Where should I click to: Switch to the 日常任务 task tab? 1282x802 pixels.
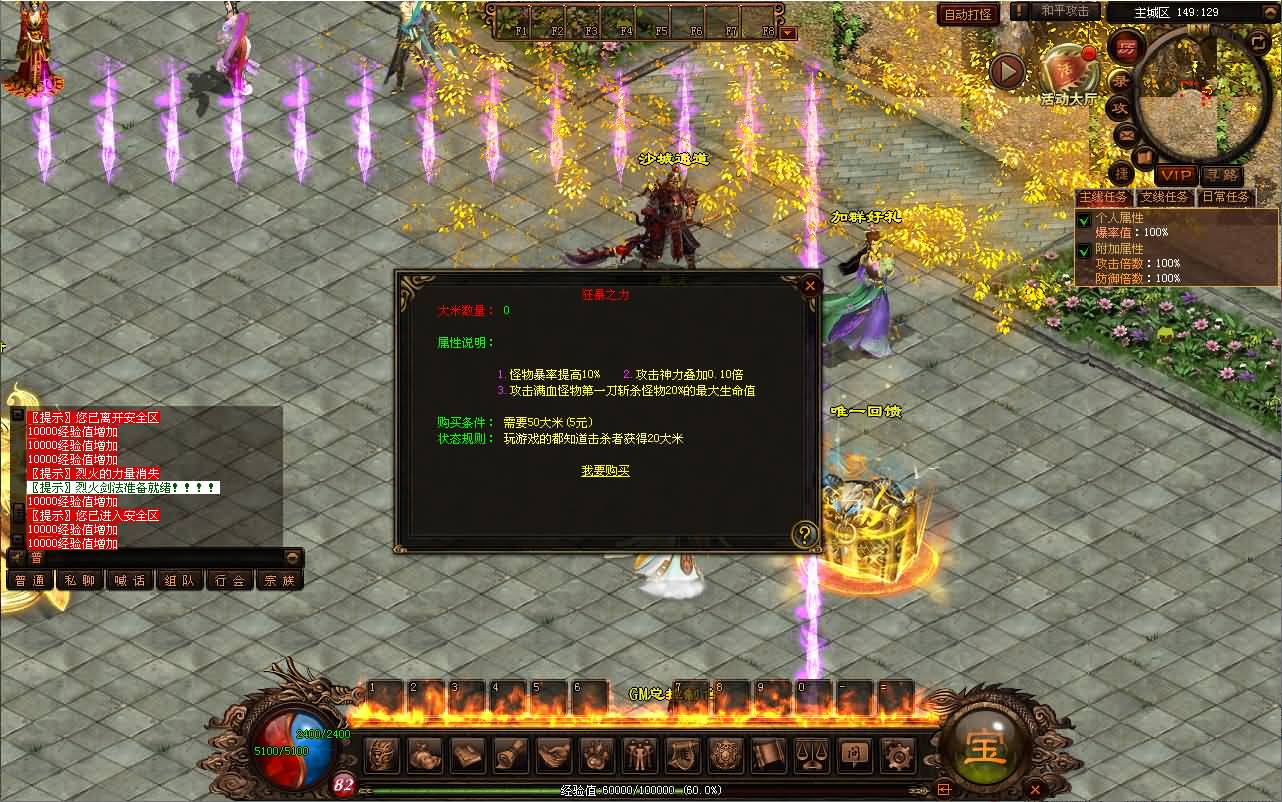[x=1225, y=196]
